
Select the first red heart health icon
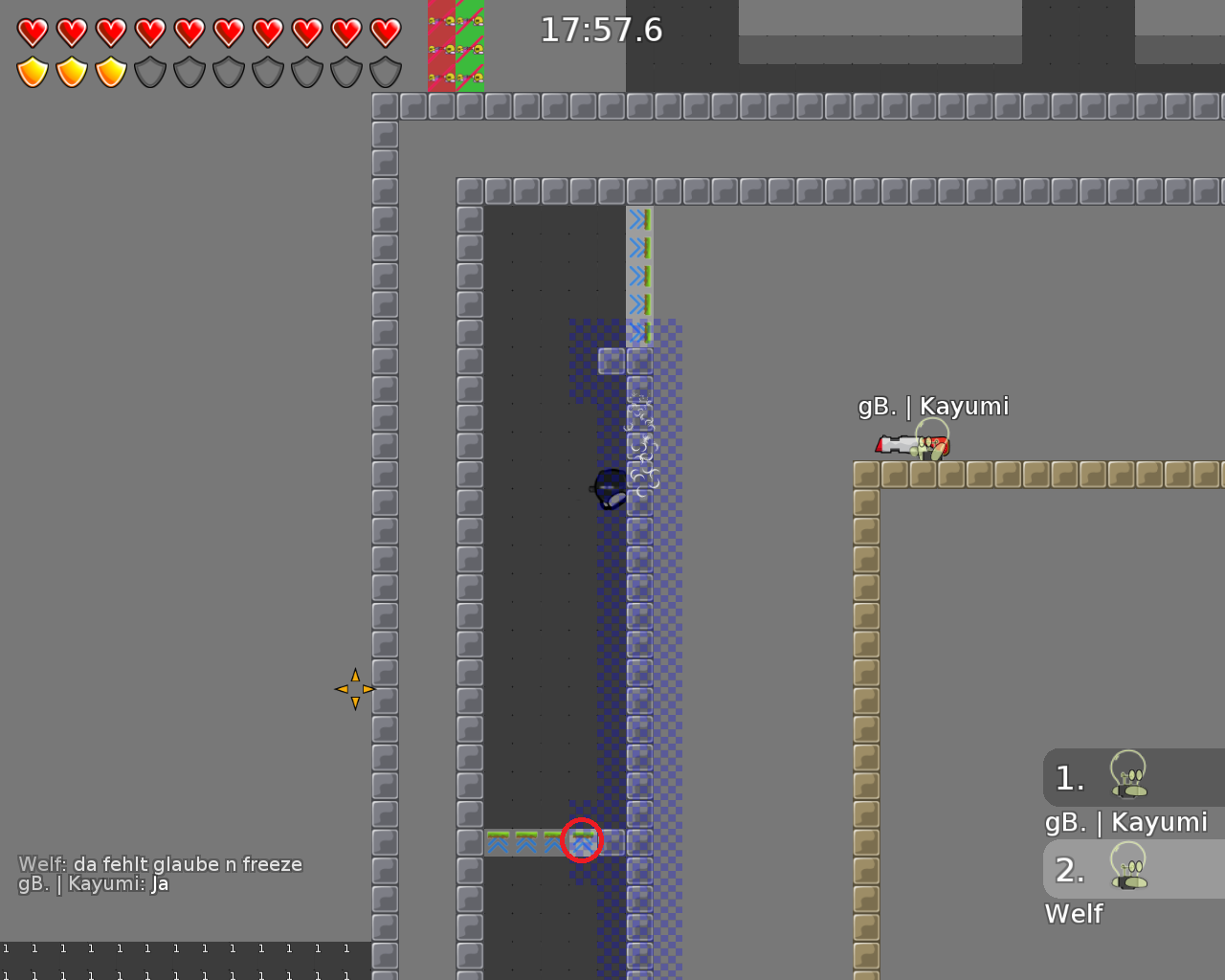click(32, 32)
